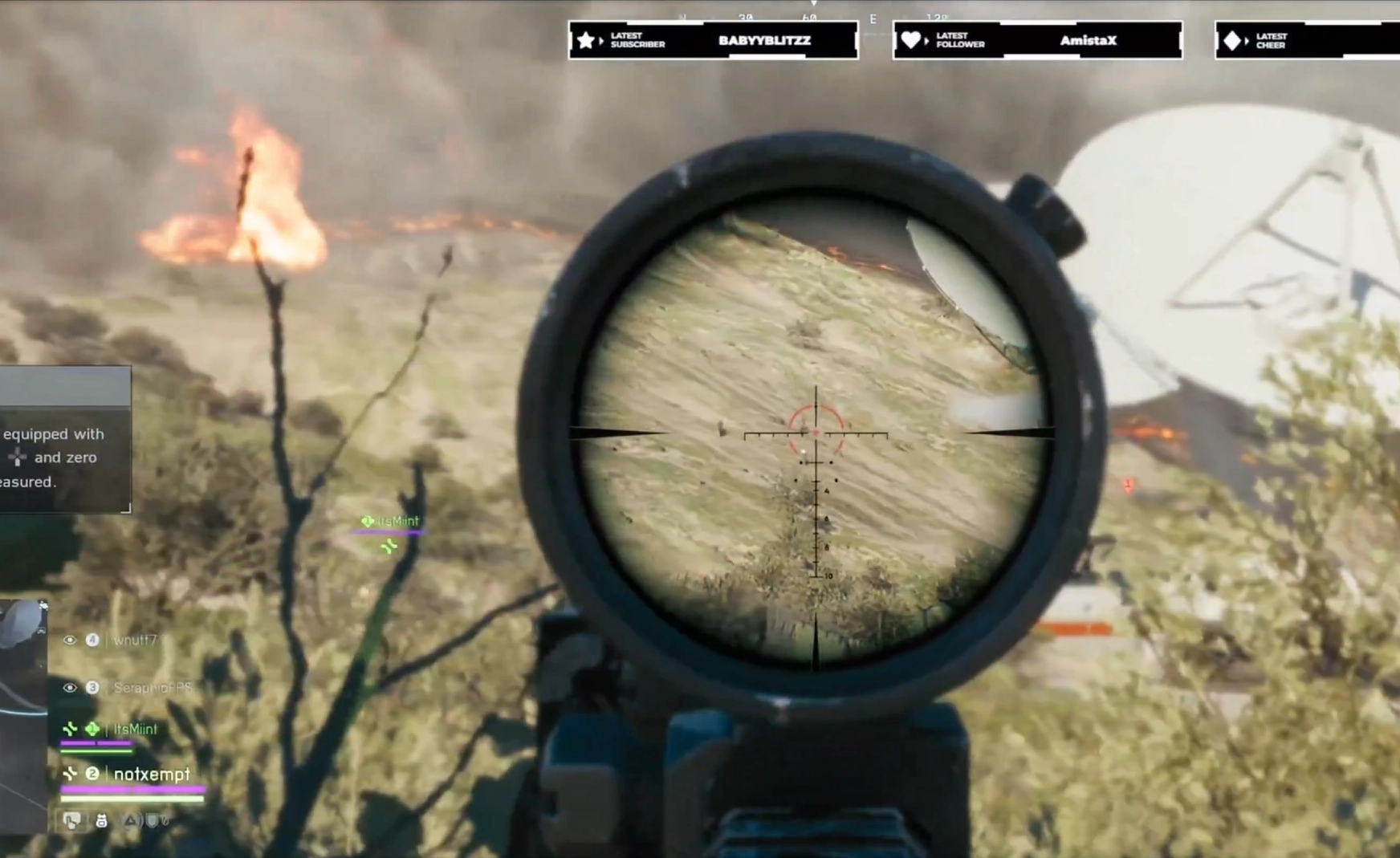This screenshot has width=1400, height=858.
Task: Click the Latest Cheer overlay panel
Action: click(1307, 40)
